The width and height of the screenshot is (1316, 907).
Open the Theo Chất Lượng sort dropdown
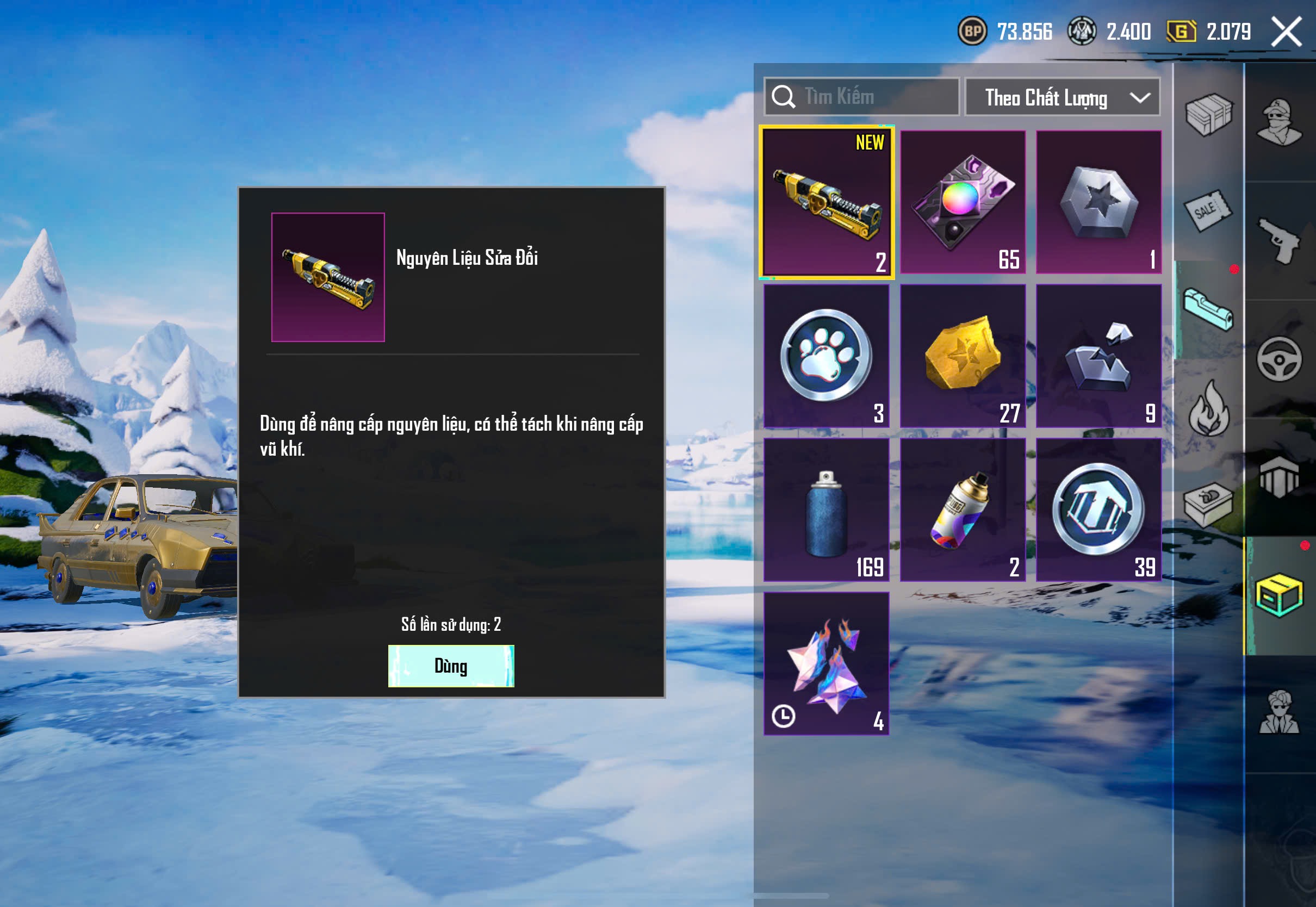click(x=1062, y=97)
